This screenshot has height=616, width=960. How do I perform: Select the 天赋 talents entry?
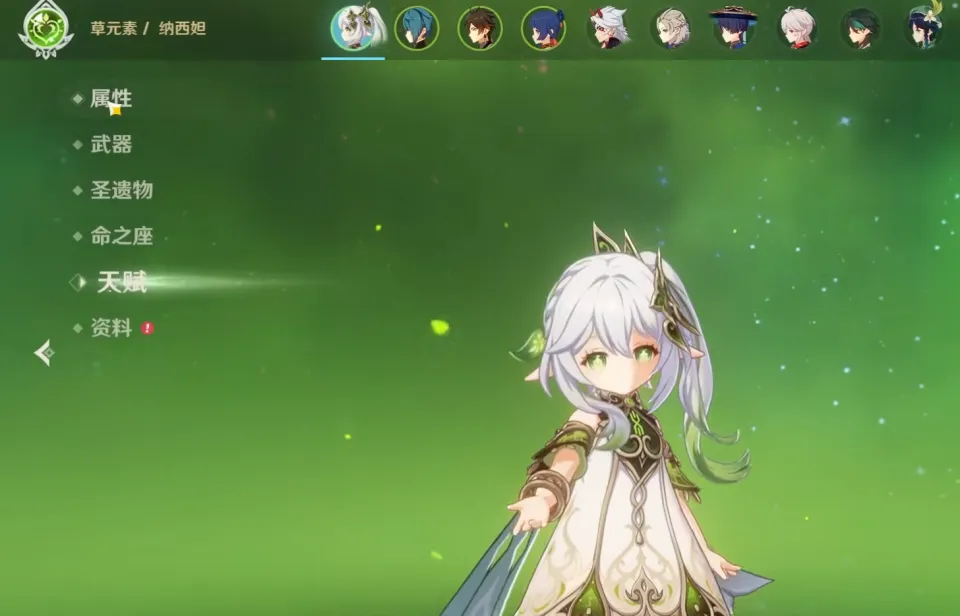point(121,283)
